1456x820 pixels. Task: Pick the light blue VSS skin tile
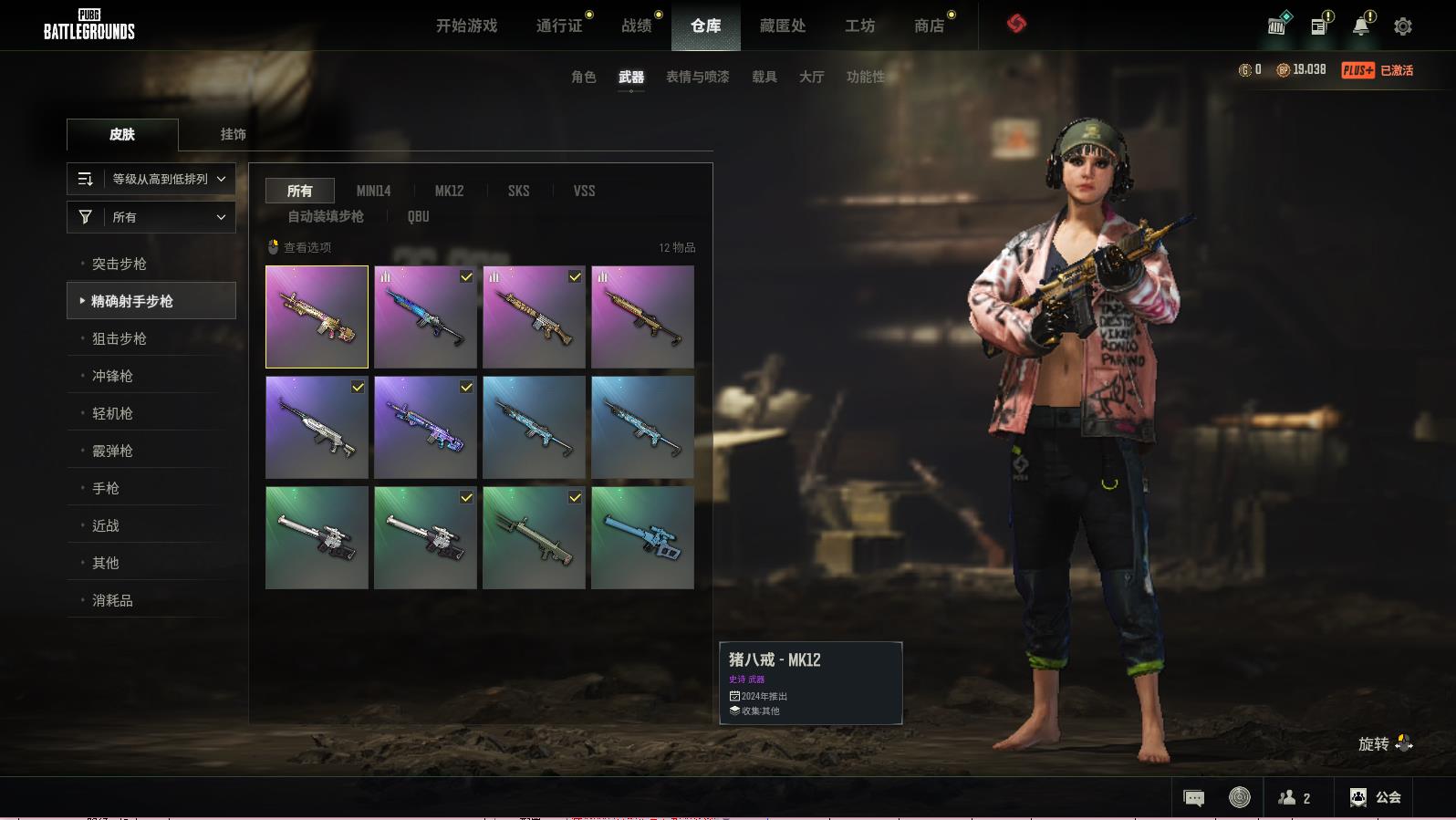pos(642,537)
